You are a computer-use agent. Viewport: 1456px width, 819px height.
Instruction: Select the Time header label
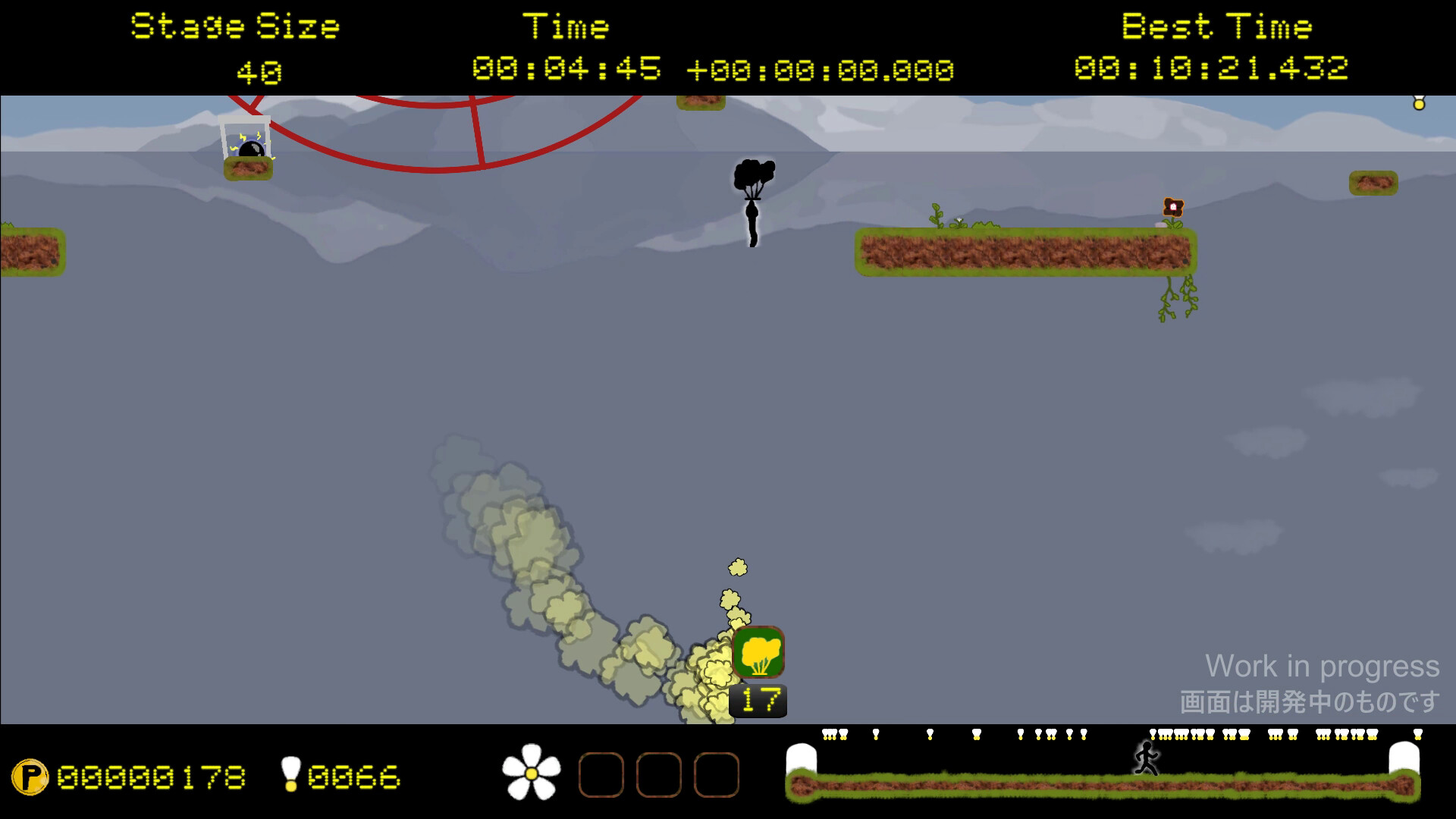click(567, 26)
